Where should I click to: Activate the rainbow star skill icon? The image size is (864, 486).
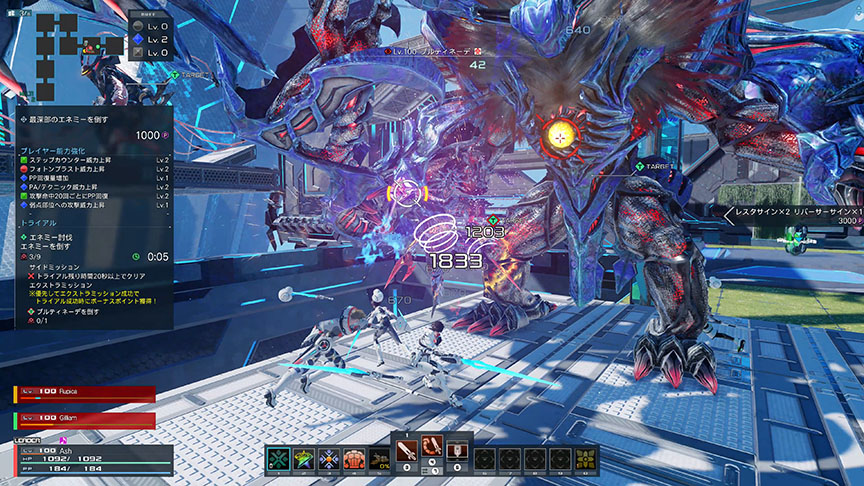[304, 459]
